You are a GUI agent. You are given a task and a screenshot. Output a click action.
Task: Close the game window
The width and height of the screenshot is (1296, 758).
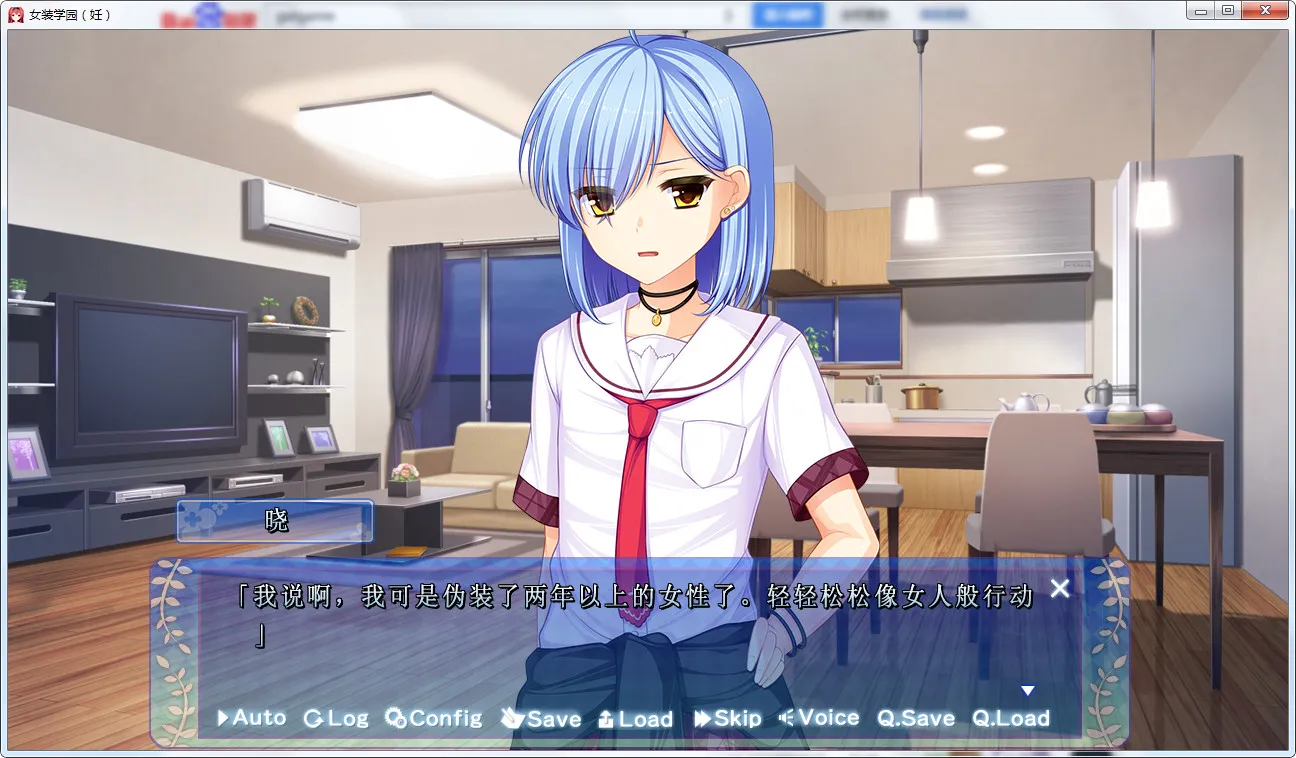(1265, 11)
